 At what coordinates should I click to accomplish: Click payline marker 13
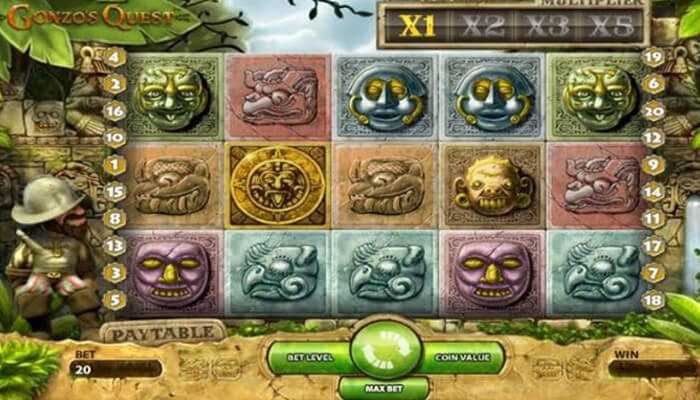click(115, 245)
